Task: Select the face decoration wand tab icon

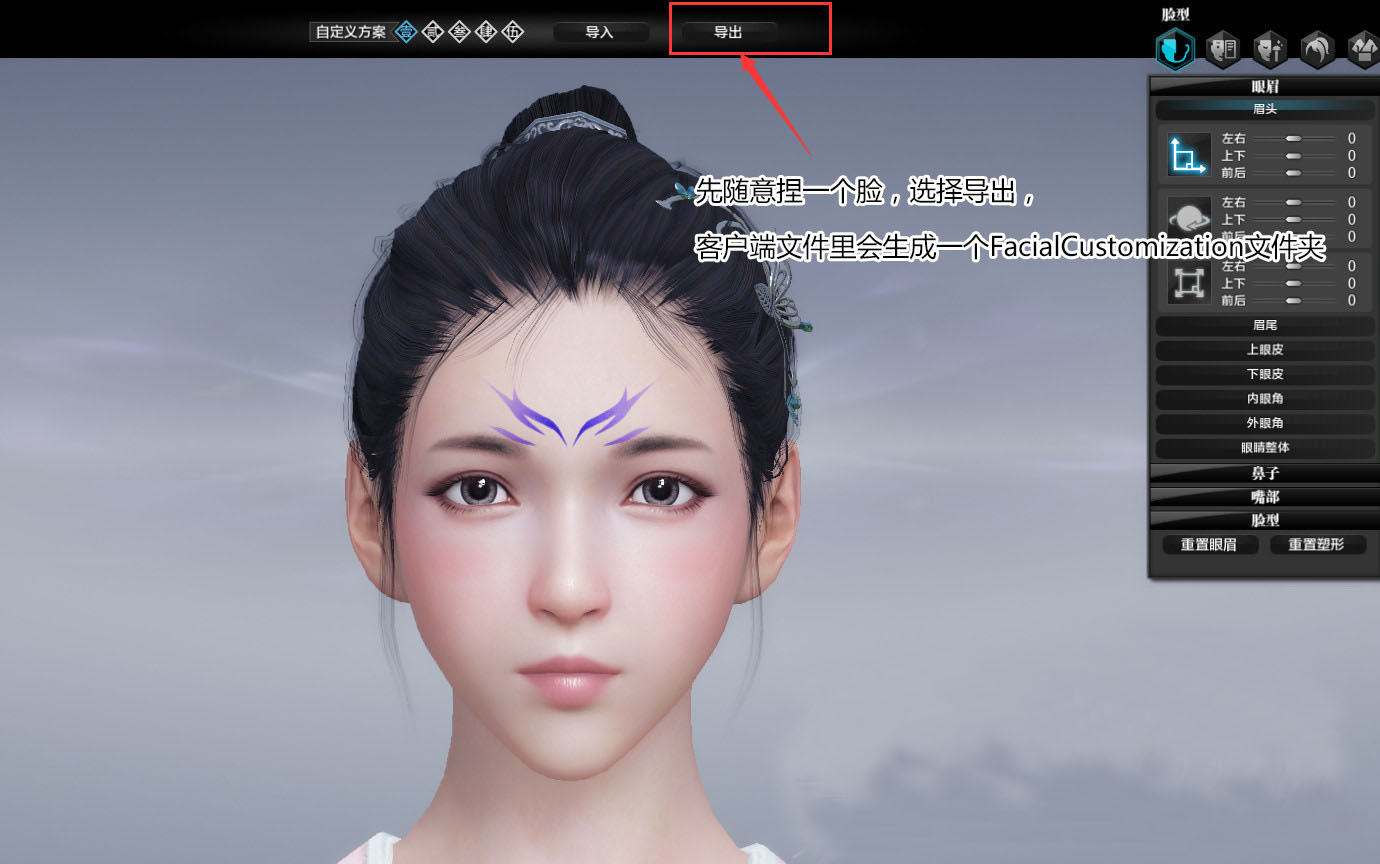Action: [x=1269, y=48]
